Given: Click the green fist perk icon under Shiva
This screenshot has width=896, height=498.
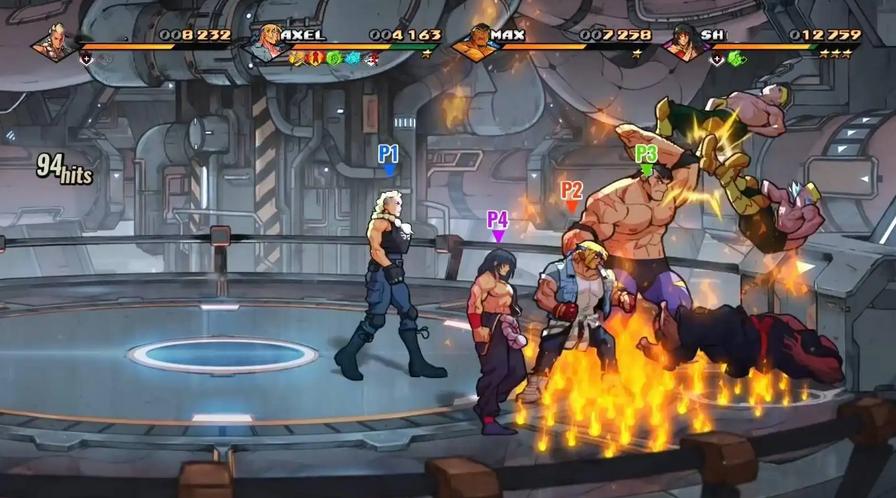Looking at the screenshot, I should (x=737, y=58).
